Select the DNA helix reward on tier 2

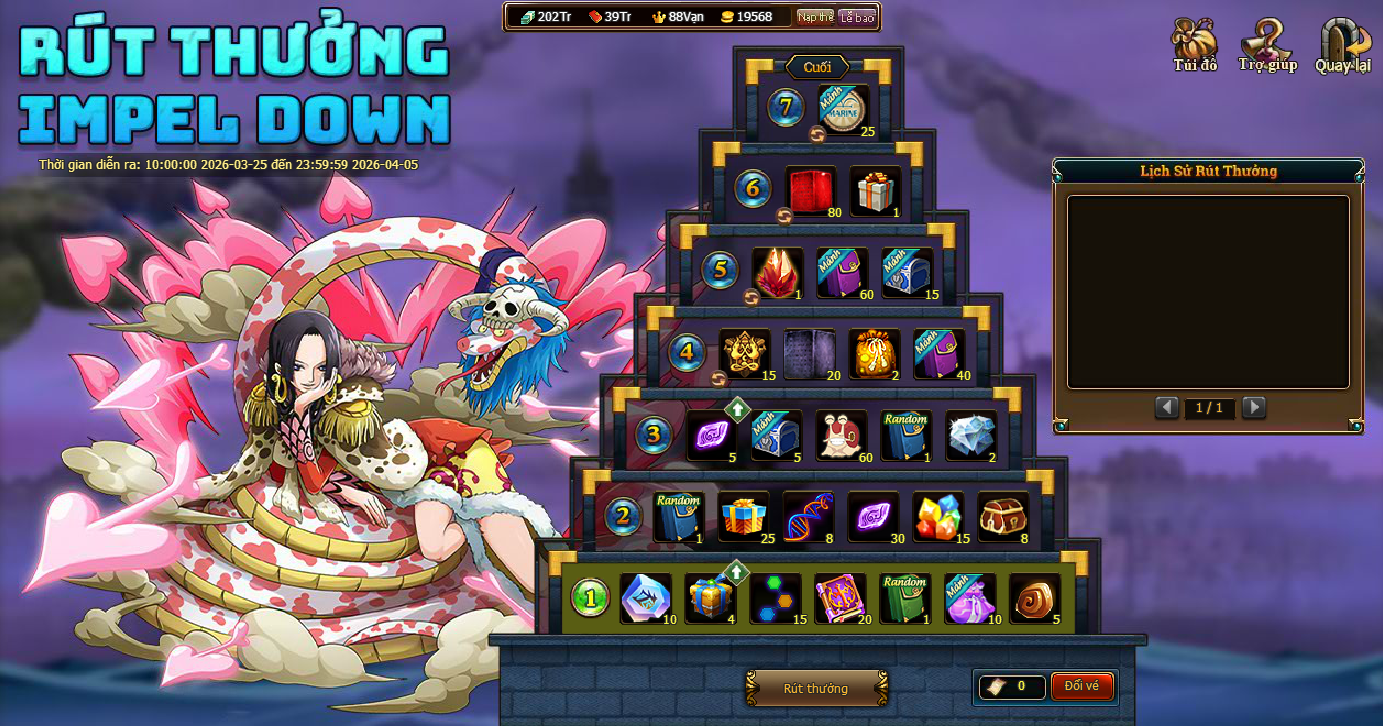[808, 516]
